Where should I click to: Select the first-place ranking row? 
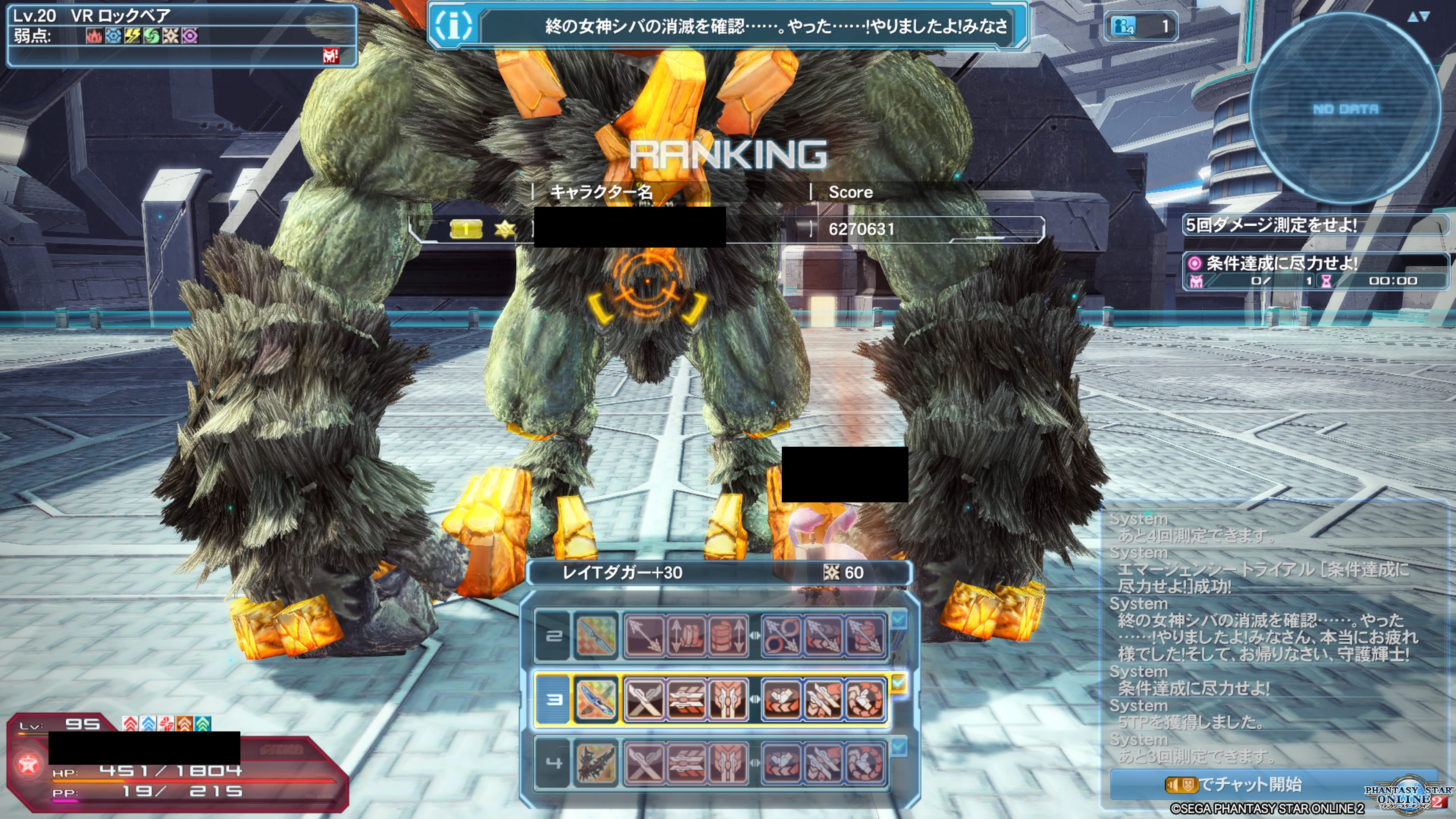pos(726,229)
